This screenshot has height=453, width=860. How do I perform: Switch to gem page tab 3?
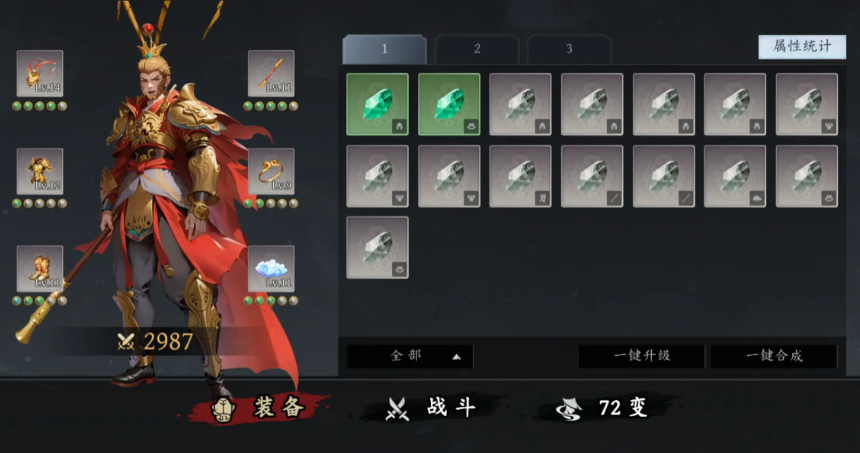[569, 49]
